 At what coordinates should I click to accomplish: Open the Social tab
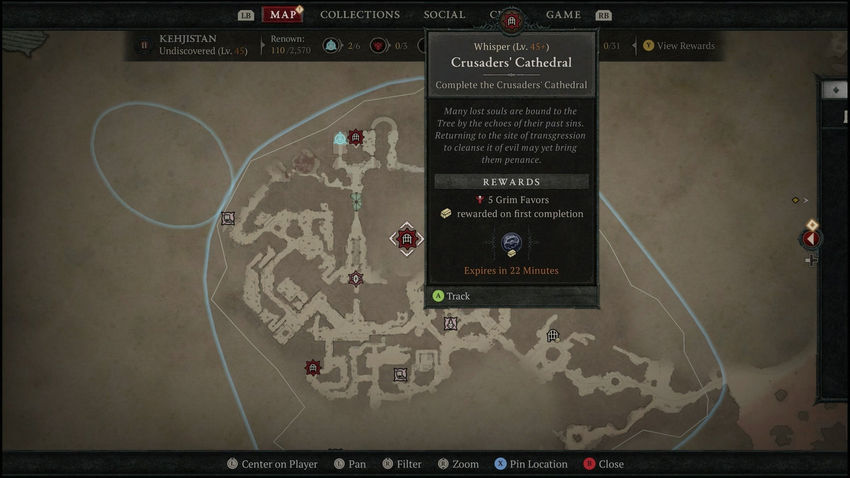[x=444, y=15]
